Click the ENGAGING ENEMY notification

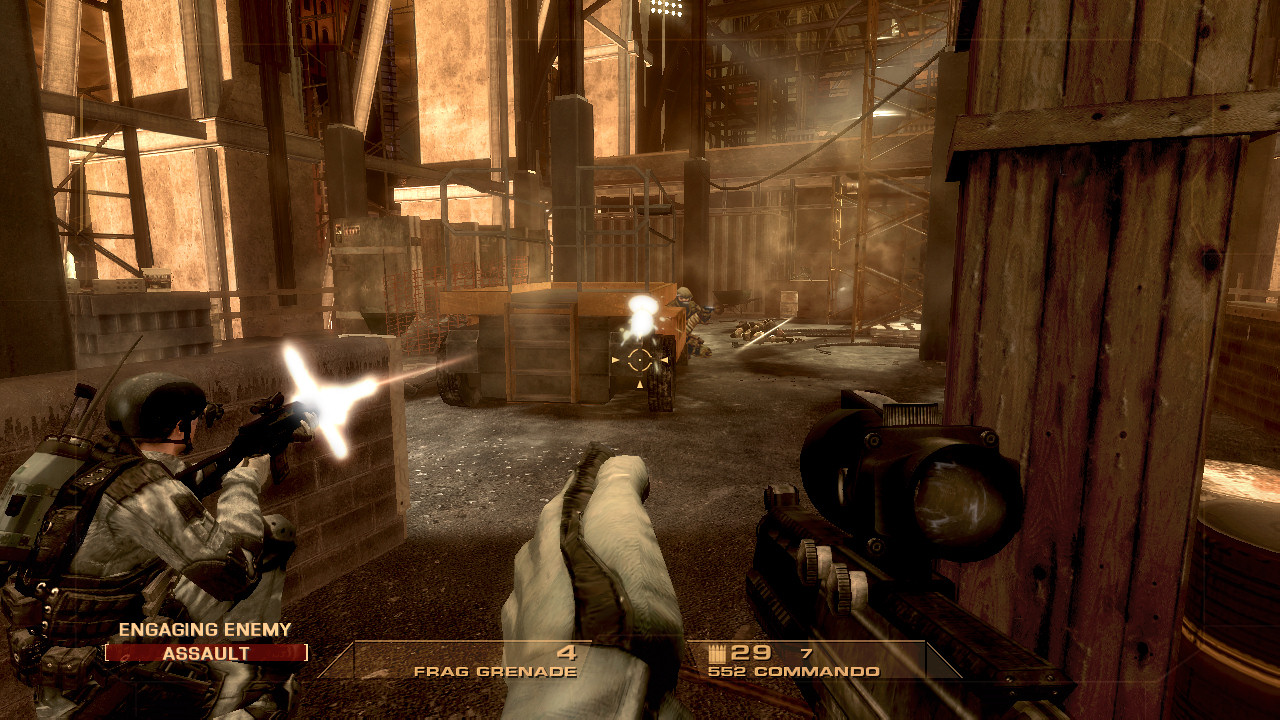(205, 630)
